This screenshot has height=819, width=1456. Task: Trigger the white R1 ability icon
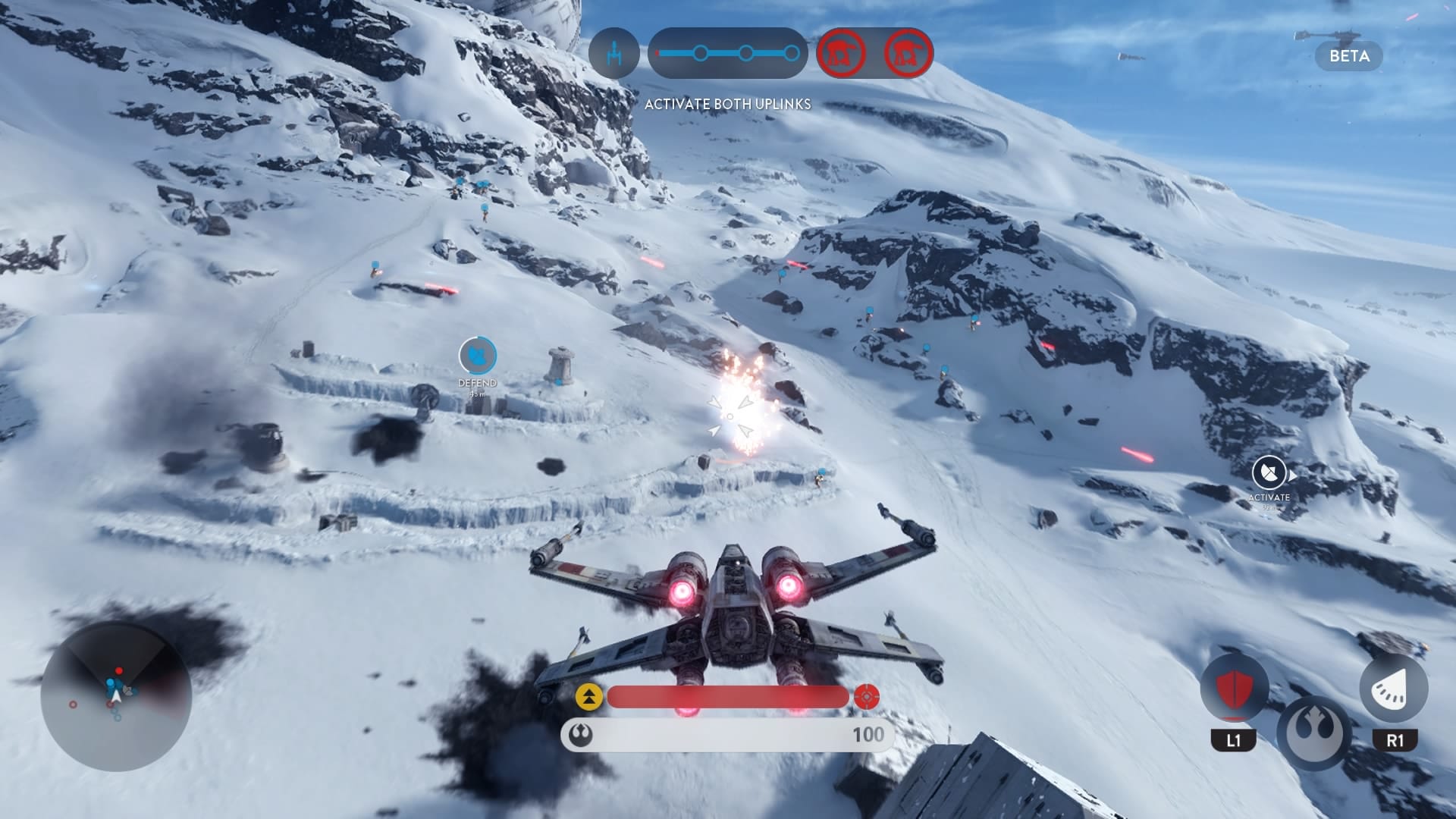1394,689
